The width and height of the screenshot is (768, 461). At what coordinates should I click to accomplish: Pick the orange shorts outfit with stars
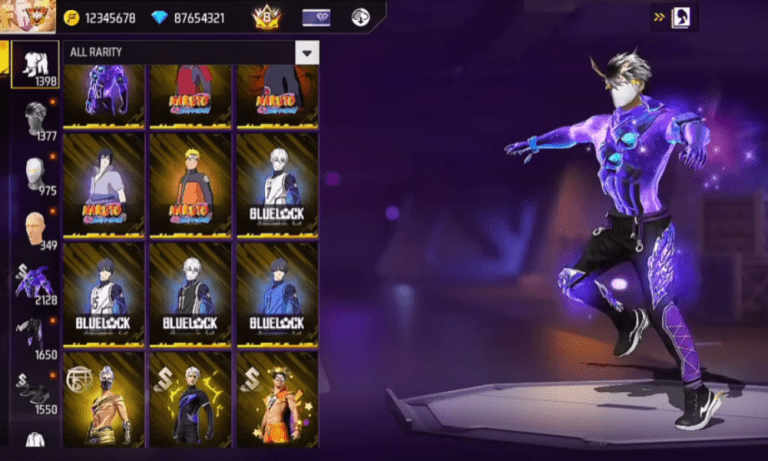(x=277, y=399)
